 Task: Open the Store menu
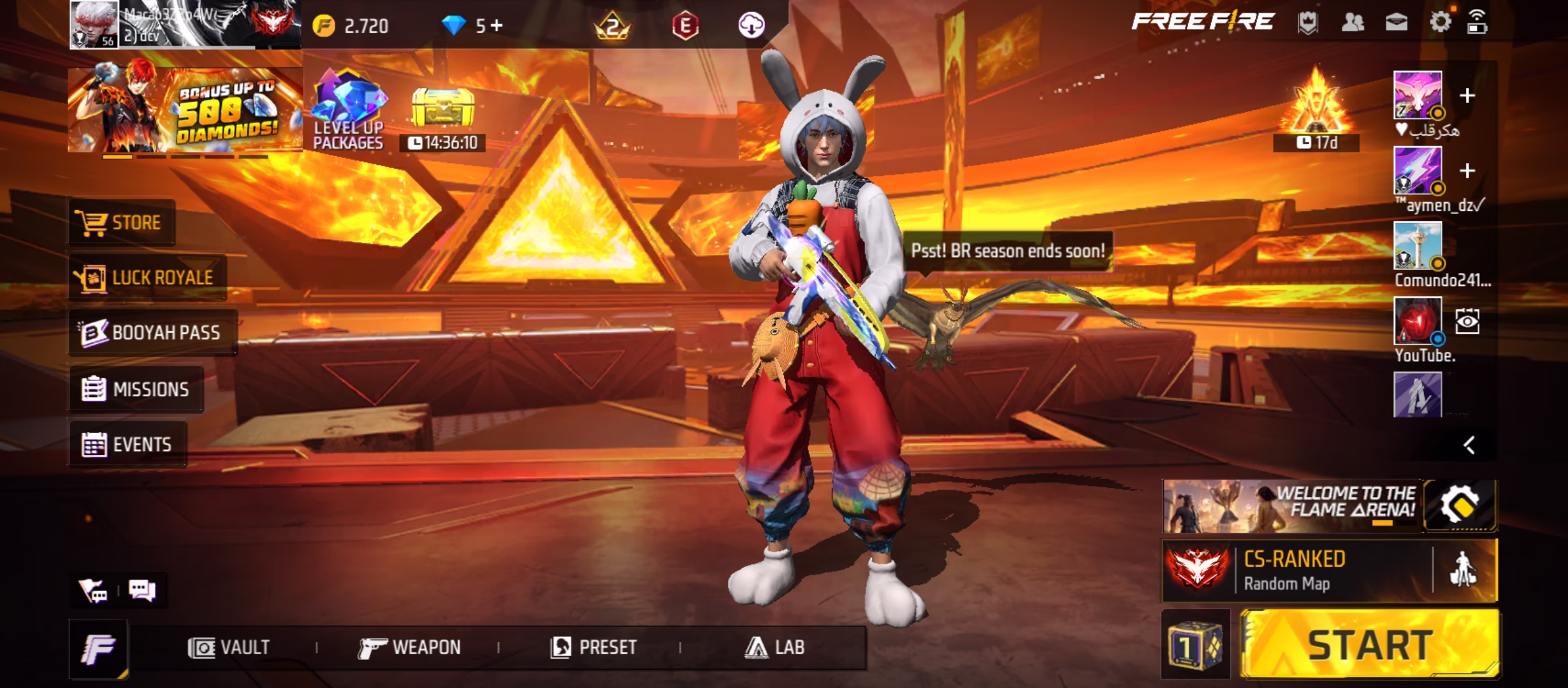[120, 223]
